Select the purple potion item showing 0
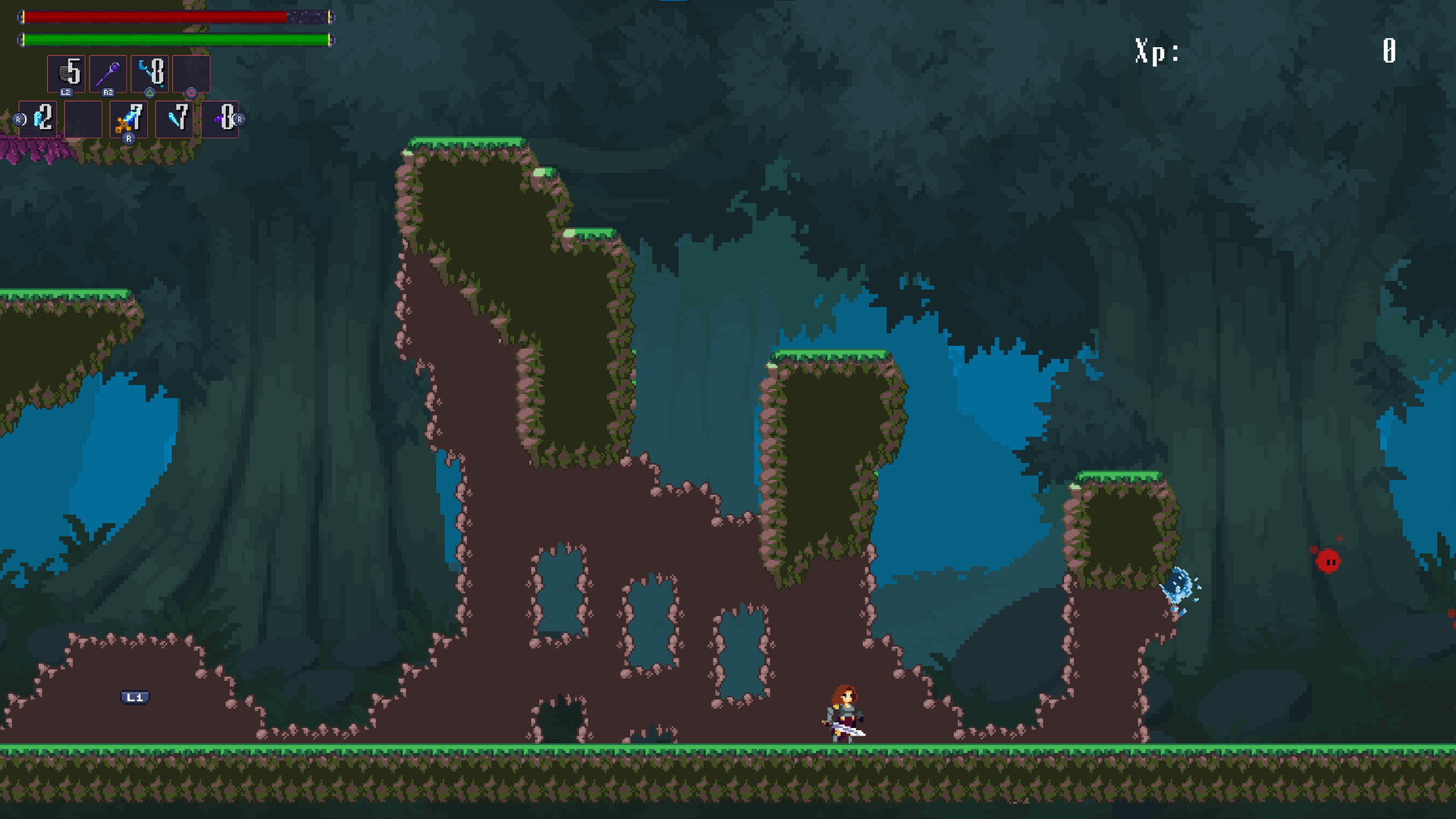The width and height of the screenshot is (1456, 819). click(220, 120)
